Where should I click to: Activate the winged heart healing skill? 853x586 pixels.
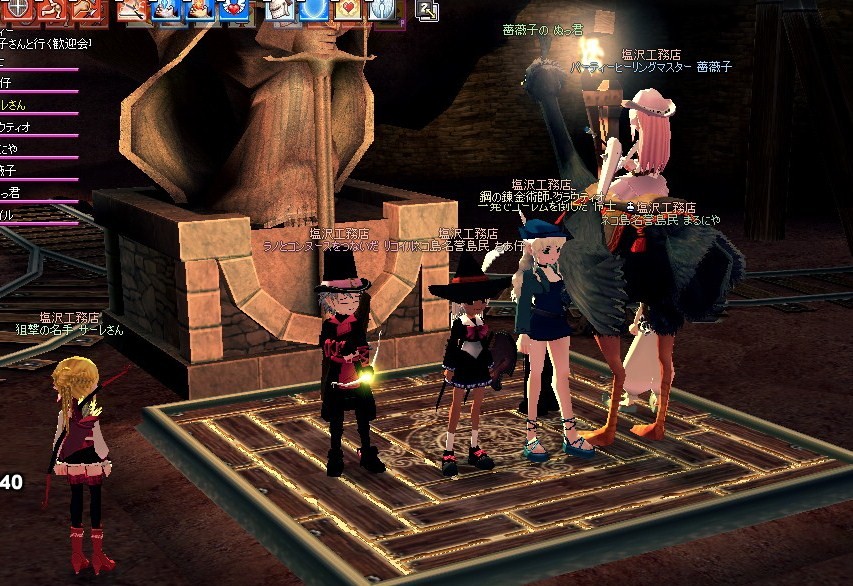[x=234, y=10]
